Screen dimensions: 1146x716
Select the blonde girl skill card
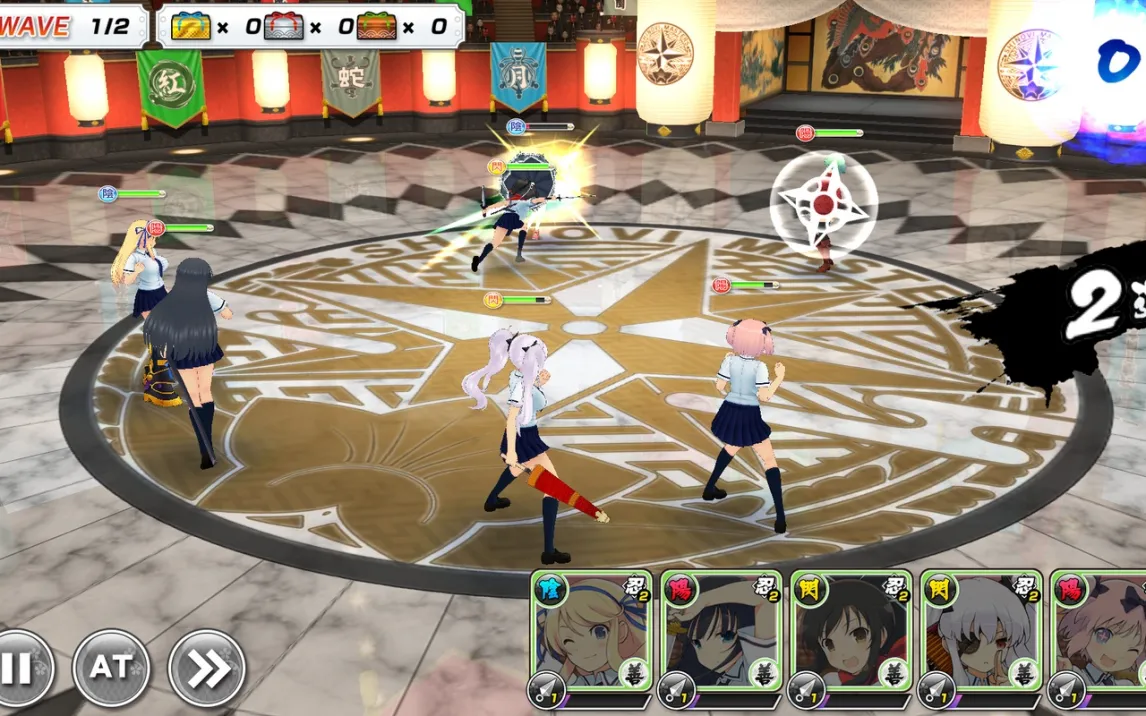pyautogui.click(x=591, y=632)
